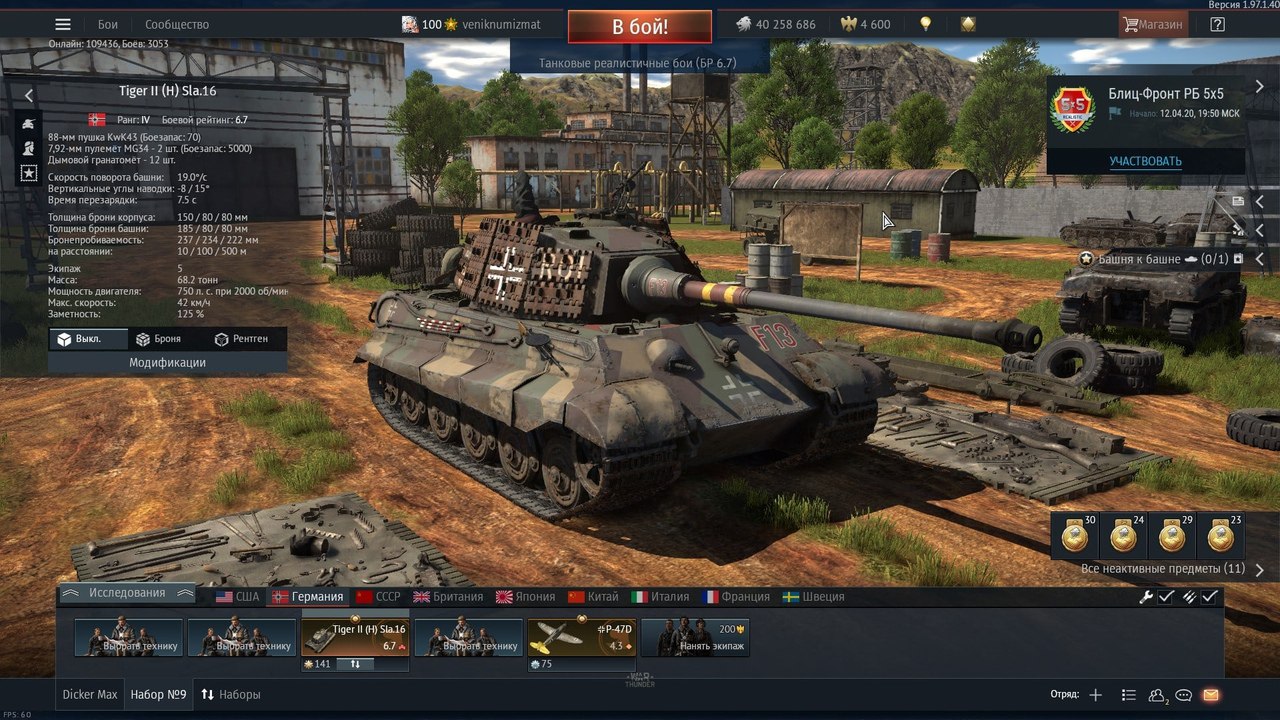The width and height of the screenshot is (1280, 720).
Task: Open the Исследования research panel
Action: coord(127,593)
